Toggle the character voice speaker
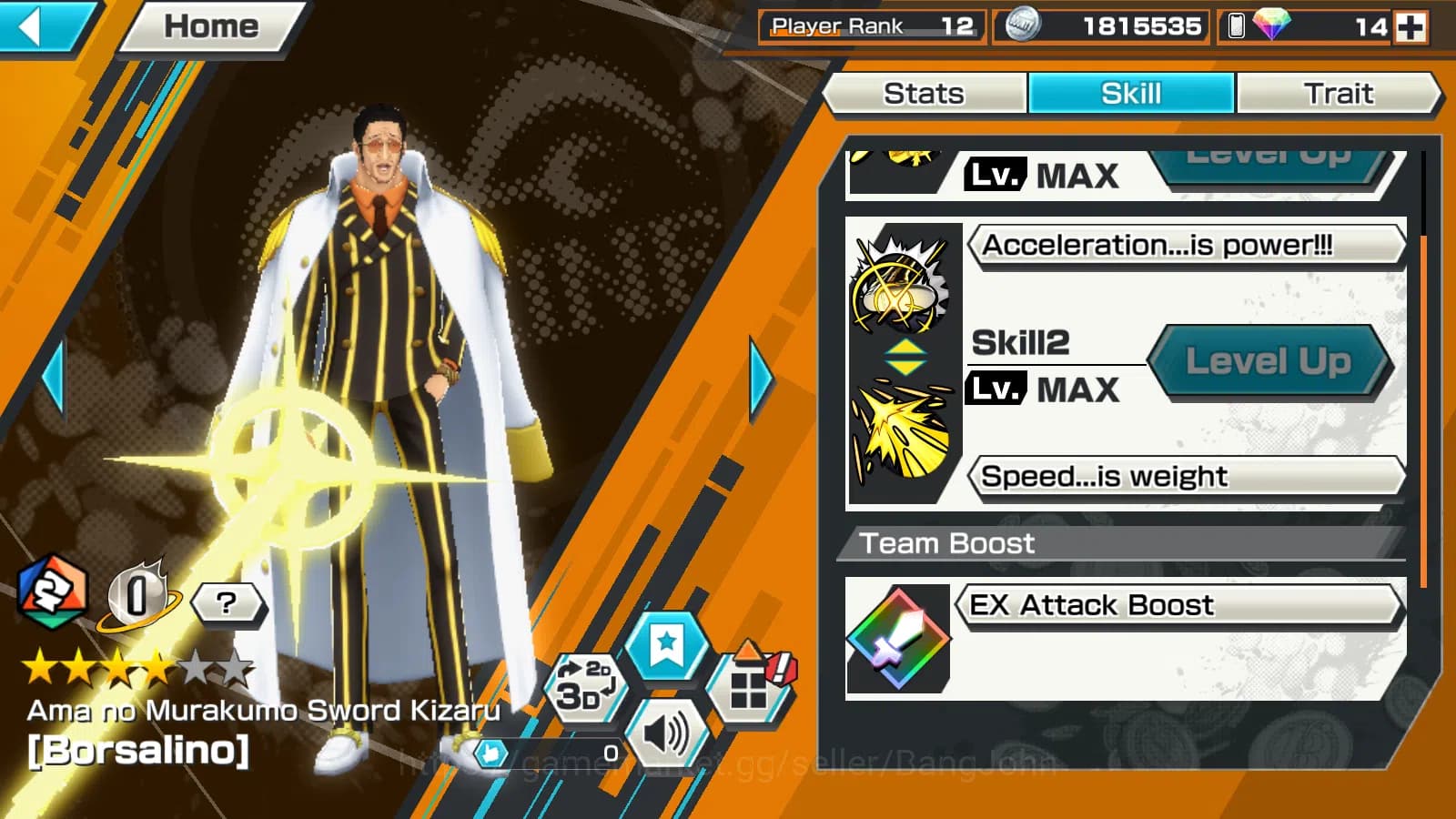The height and width of the screenshot is (819, 1456). click(x=669, y=733)
